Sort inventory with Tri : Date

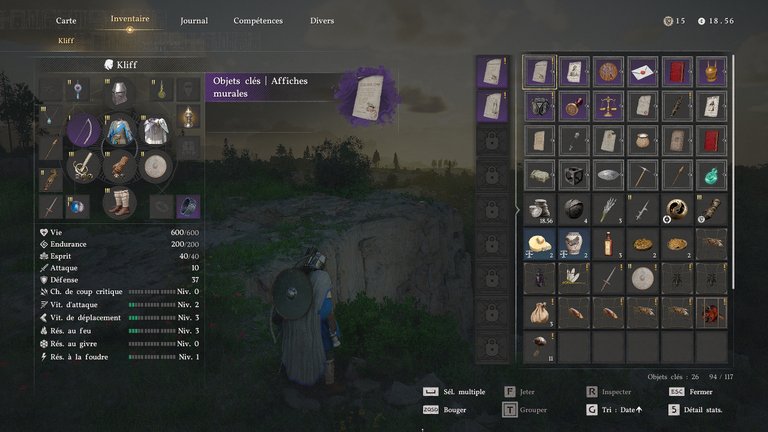pyautogui.click(x=622, y=409)
